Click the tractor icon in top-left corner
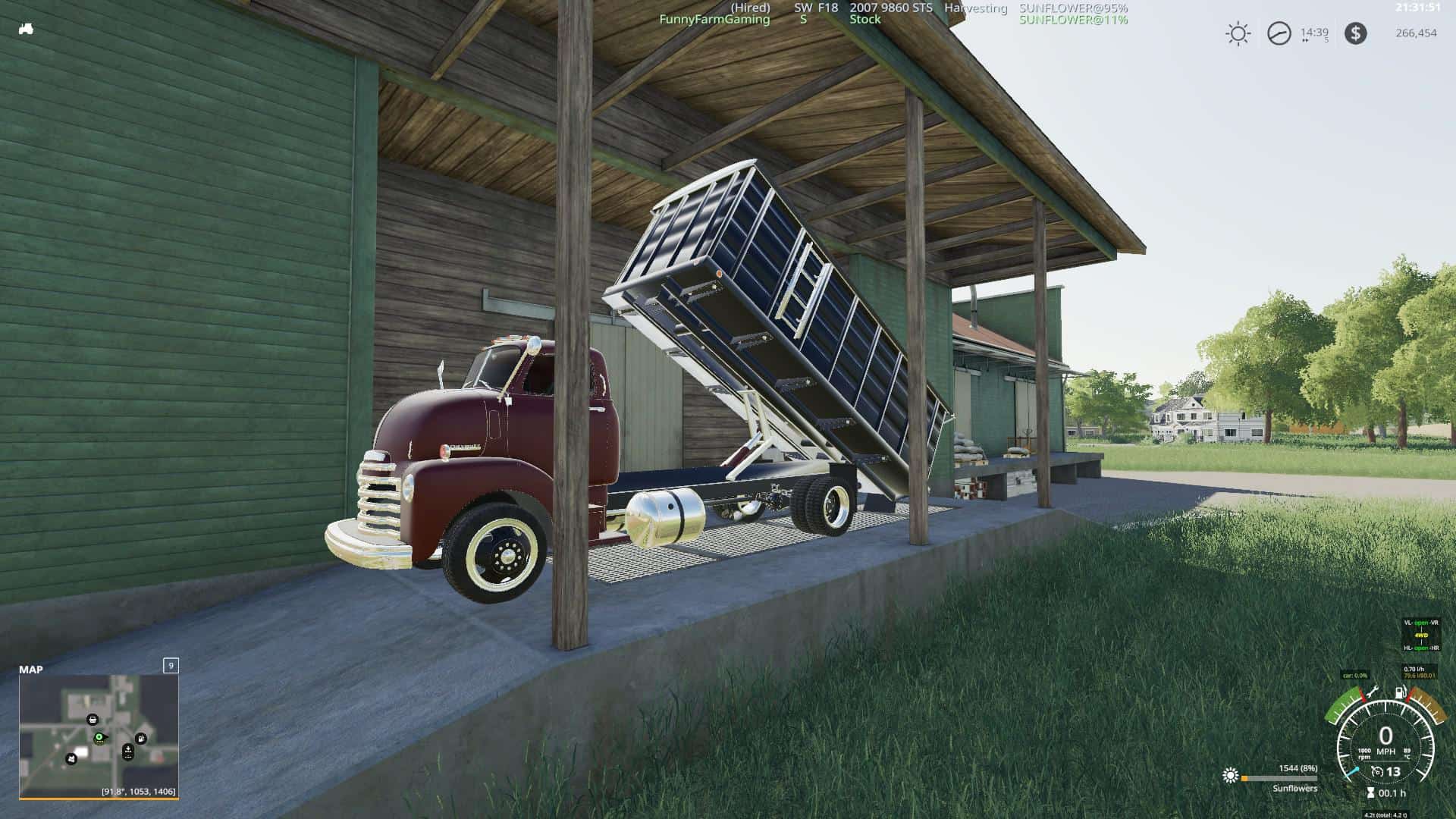The height and width of the screenshot is (819, 1456). click(x=26, y=30)
